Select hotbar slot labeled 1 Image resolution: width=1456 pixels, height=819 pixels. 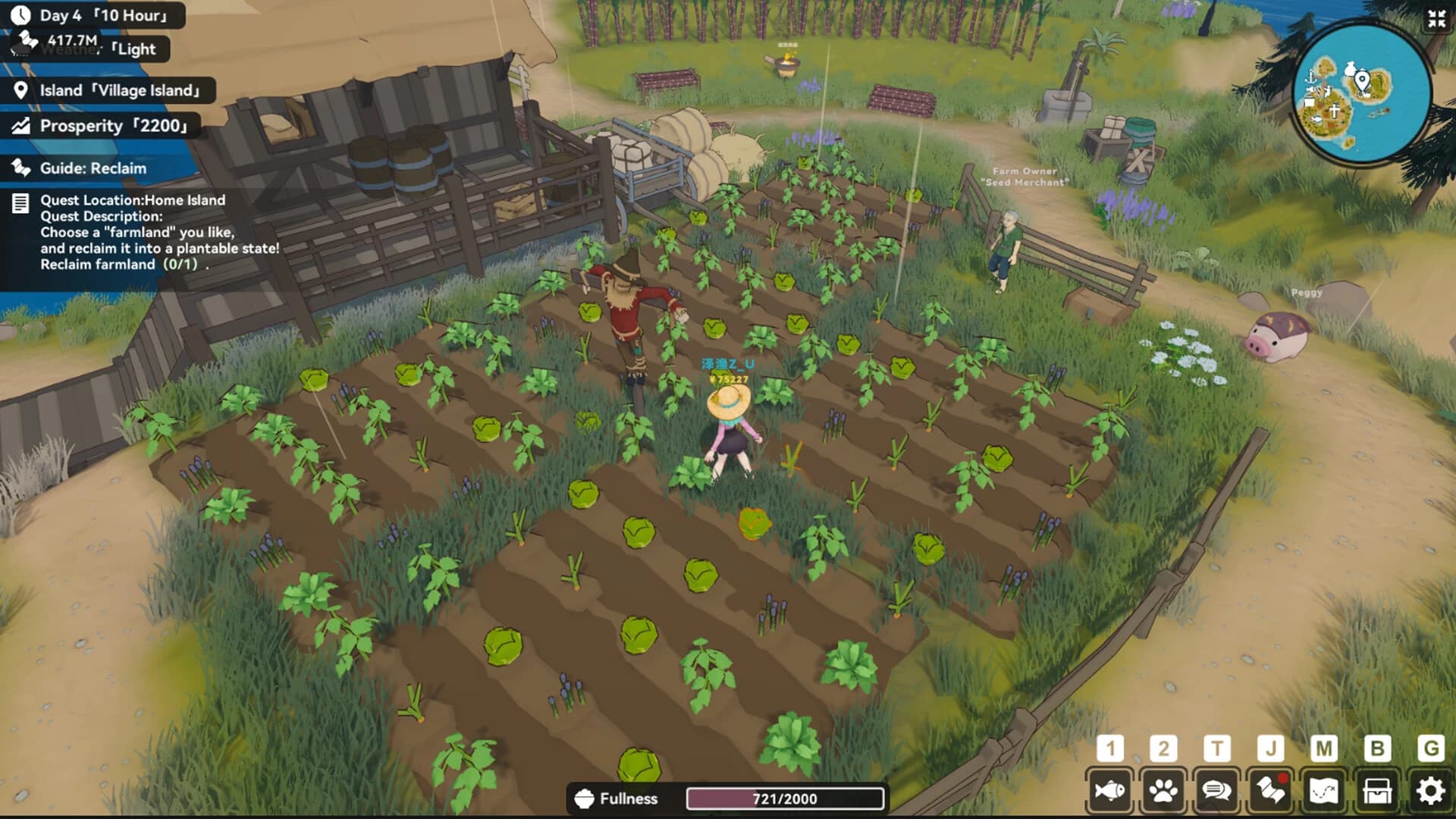coord(1111,748)
